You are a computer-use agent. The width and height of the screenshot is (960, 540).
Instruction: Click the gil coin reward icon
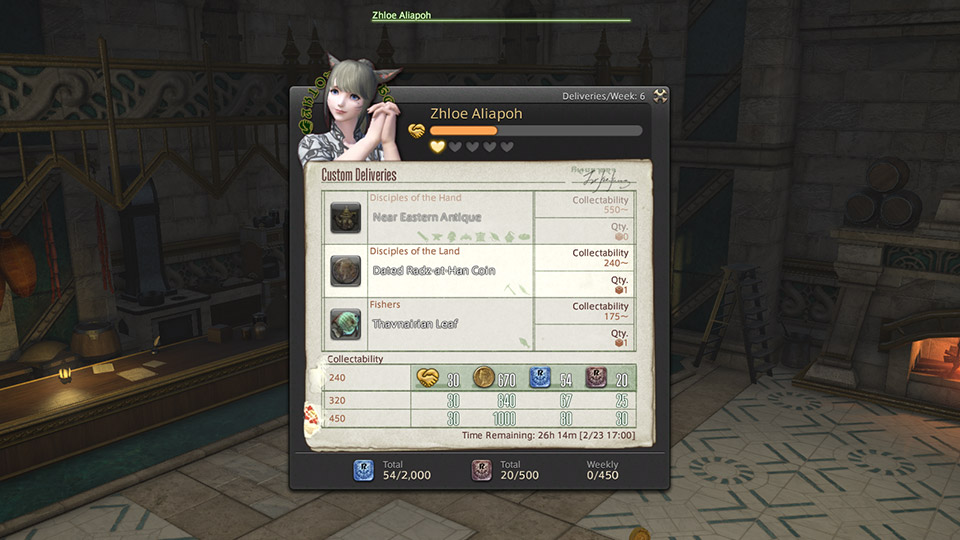click(x=484, y=378)
